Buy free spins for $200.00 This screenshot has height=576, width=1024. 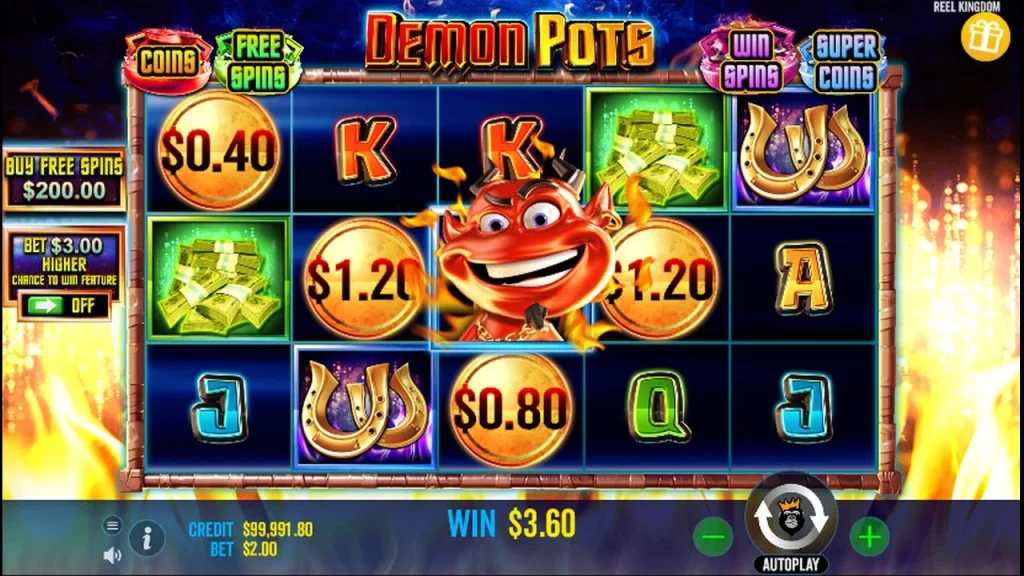coord(64,179)
